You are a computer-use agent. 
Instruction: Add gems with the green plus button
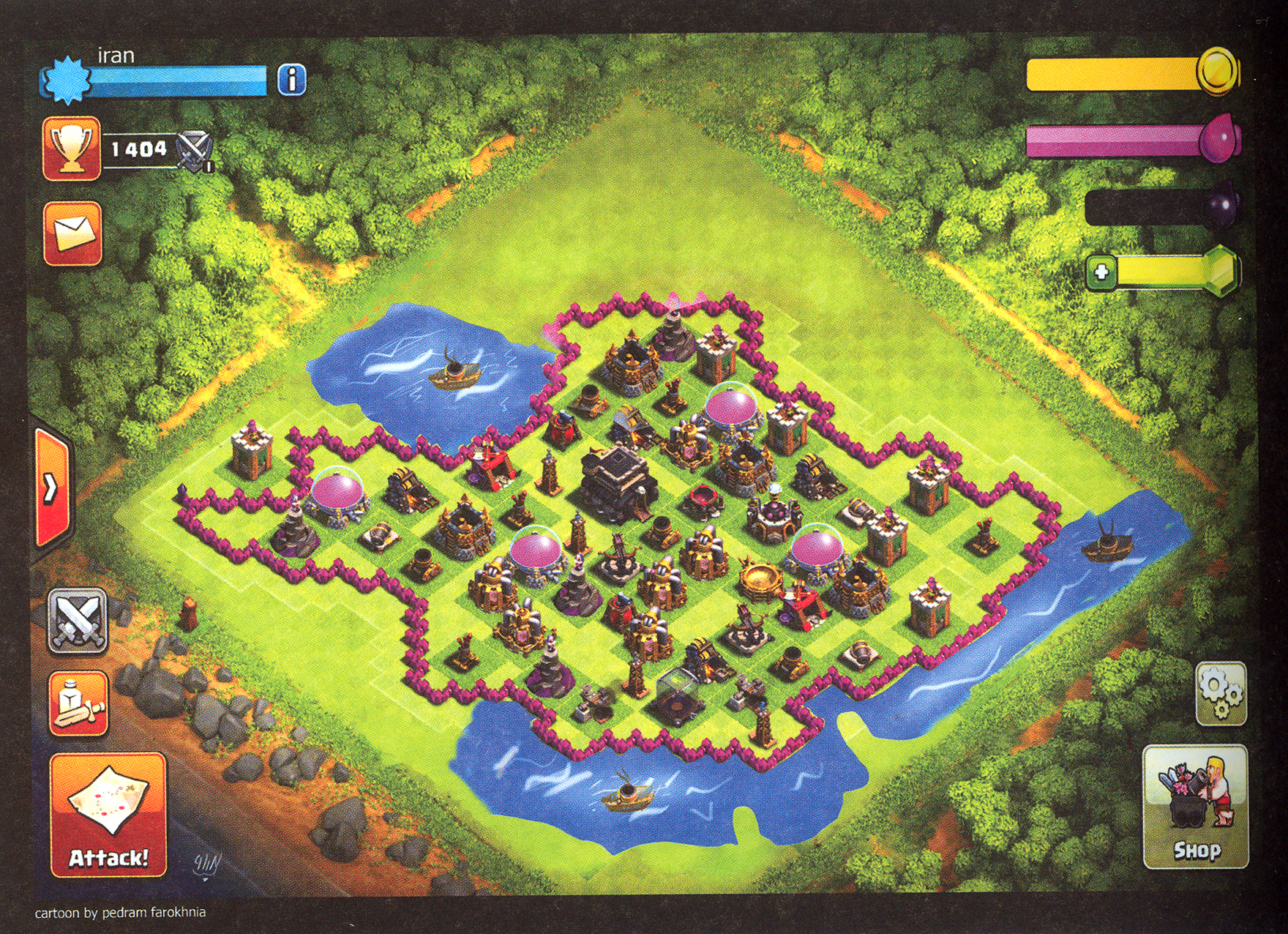[1102, 274]
